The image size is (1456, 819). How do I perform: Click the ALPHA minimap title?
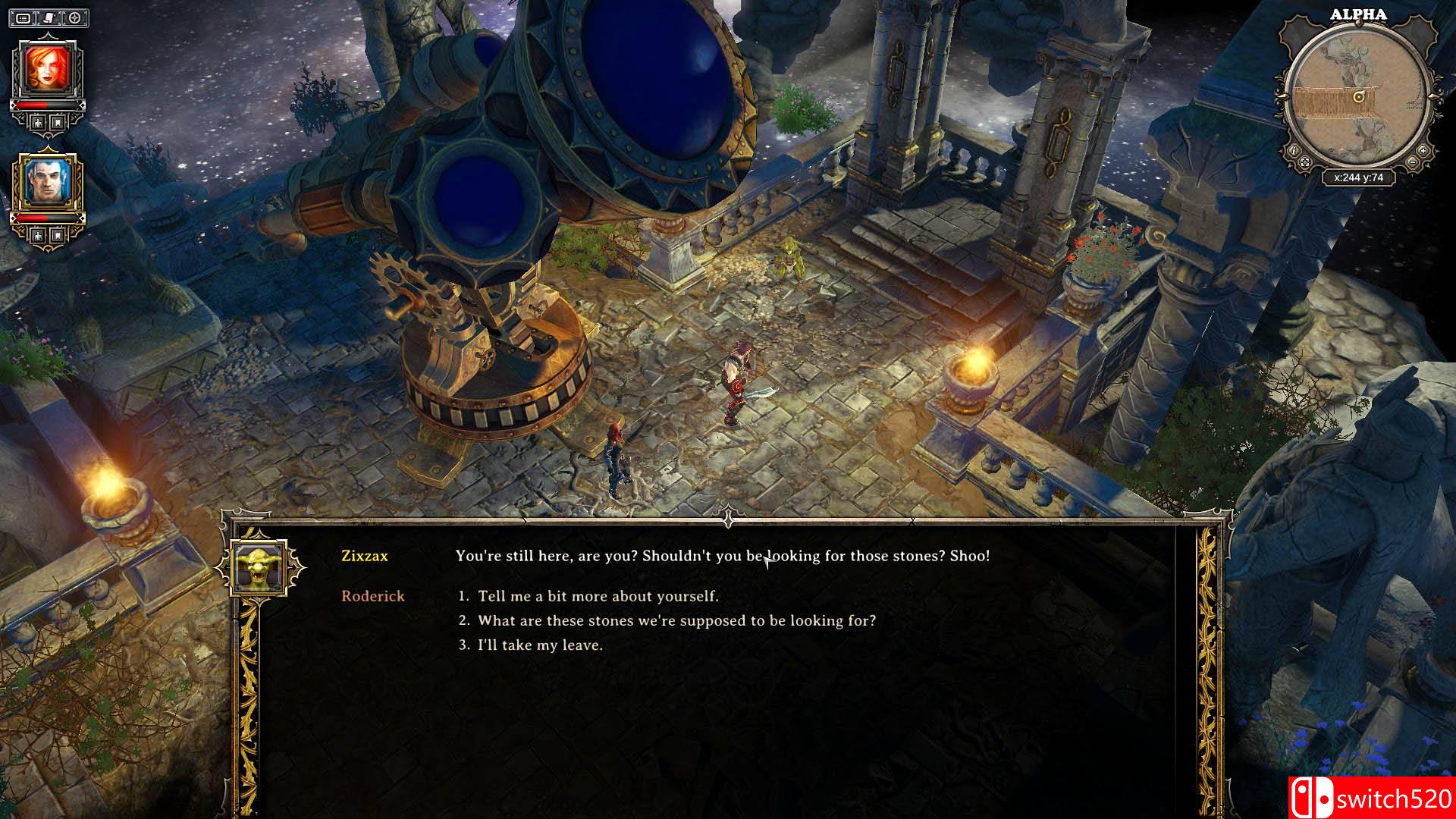[1358, 14]
